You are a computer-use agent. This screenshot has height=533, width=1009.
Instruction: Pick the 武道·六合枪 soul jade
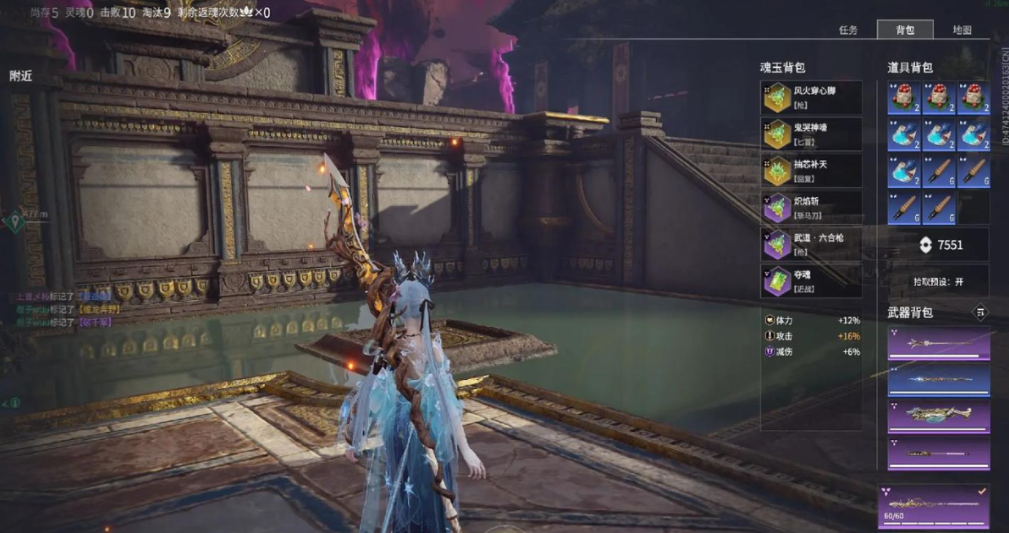tap(811, 244)
